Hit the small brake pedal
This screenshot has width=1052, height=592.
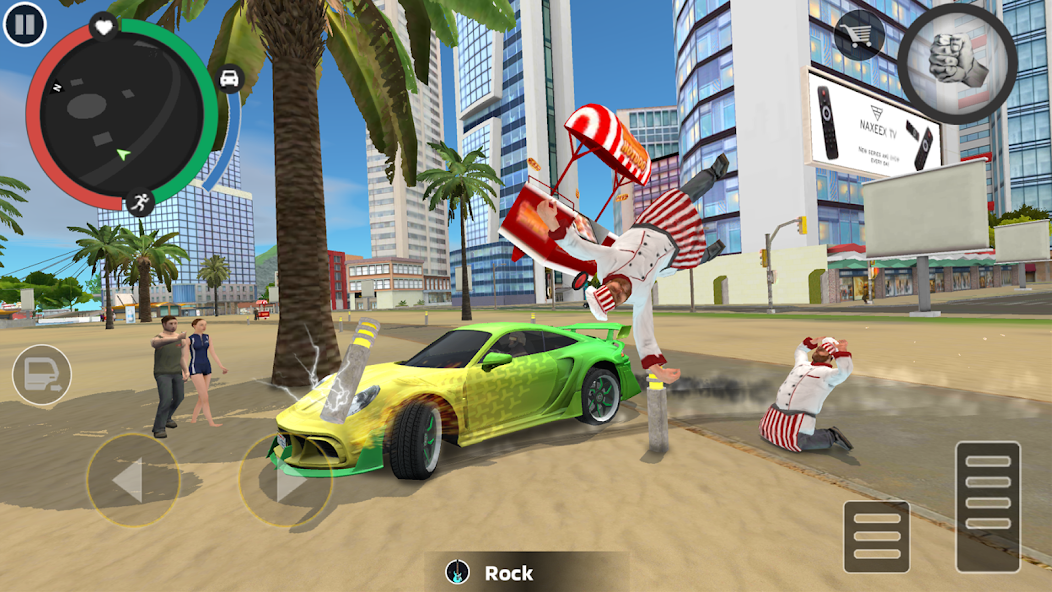(x=876, y=536)
